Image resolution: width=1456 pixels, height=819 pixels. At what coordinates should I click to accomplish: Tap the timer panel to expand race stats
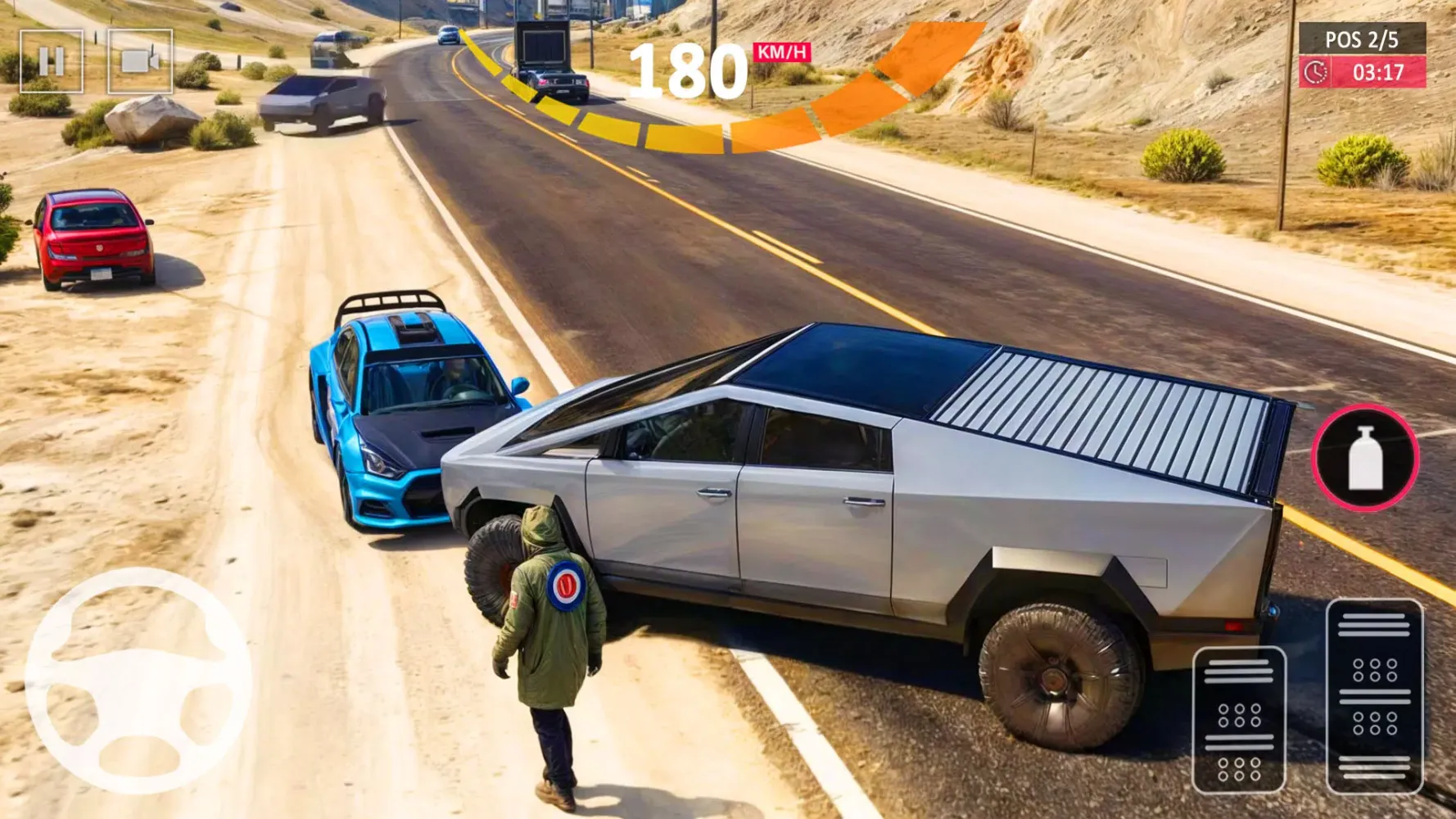(1366, 74)
